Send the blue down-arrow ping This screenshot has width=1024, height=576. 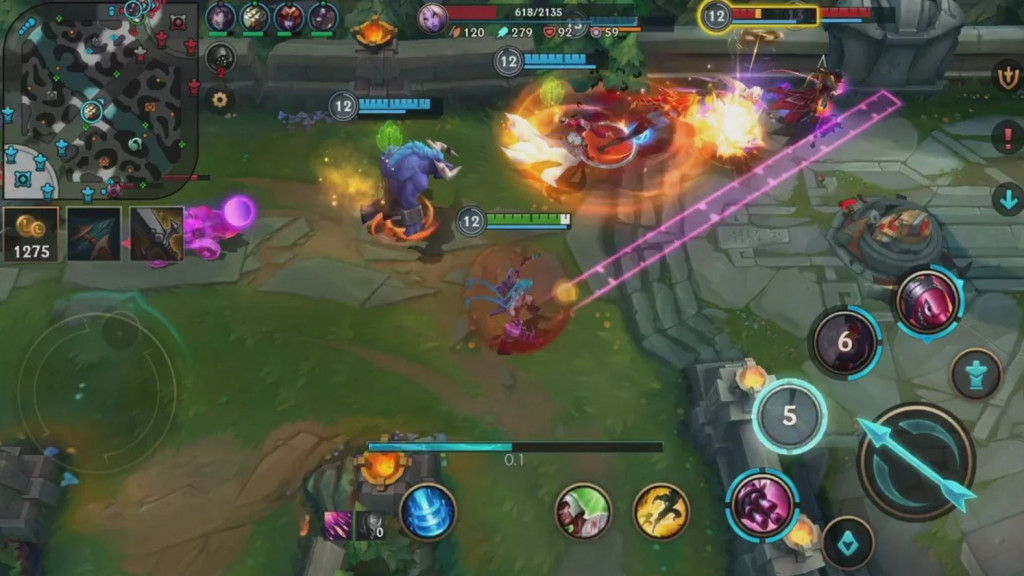[1007, 199]
